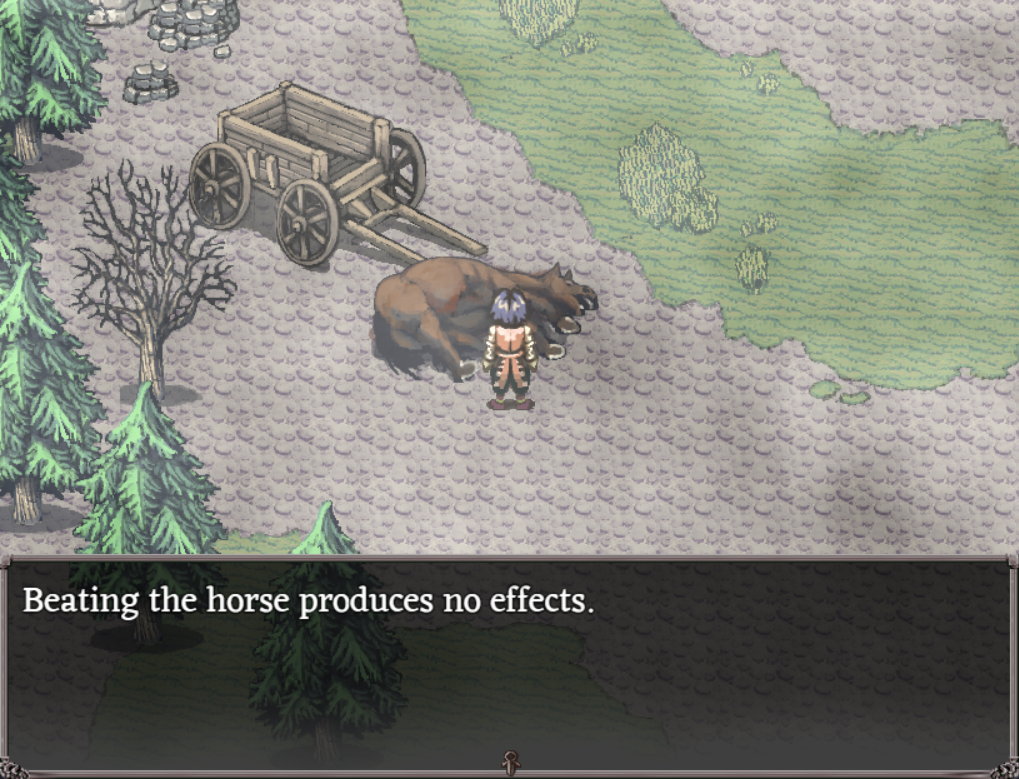Screen dimensions: 1019x779
Task: Advance the 'Beating the horse' message box
Action: (x=509, y=660)
